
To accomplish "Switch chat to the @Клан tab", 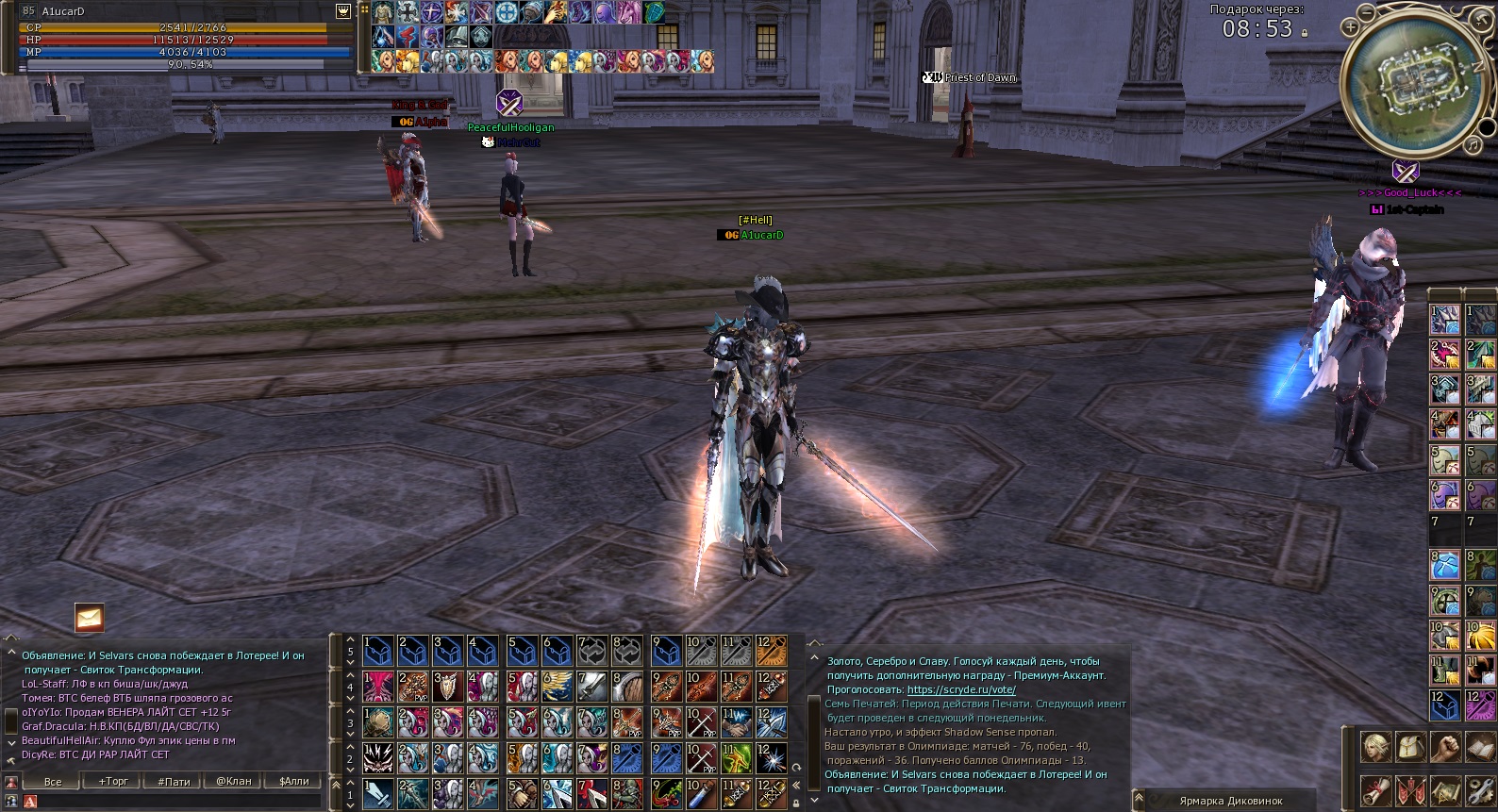I will [x=234, y=781].
